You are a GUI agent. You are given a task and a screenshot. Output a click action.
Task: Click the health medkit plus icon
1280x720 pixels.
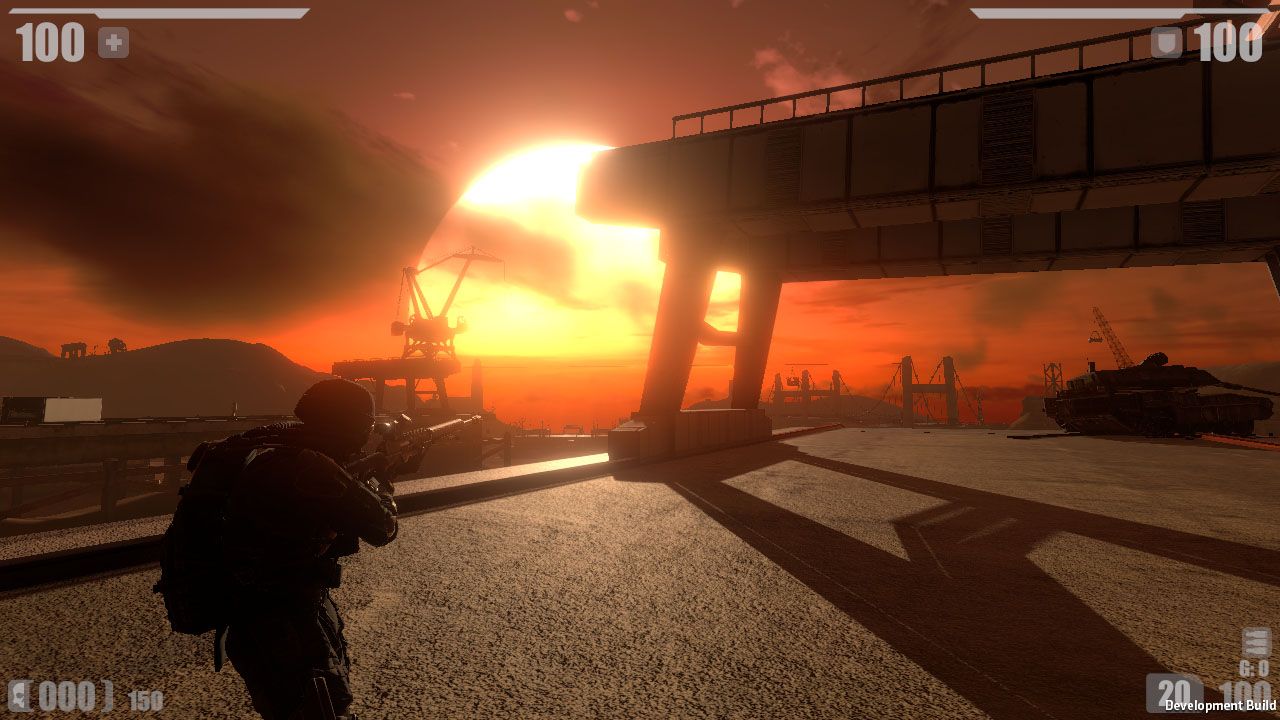pos(111,42)
